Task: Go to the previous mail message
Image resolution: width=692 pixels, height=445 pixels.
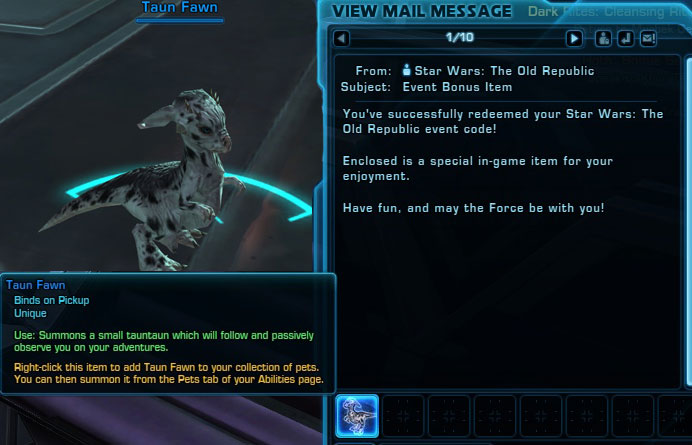Action: point(342,39)
